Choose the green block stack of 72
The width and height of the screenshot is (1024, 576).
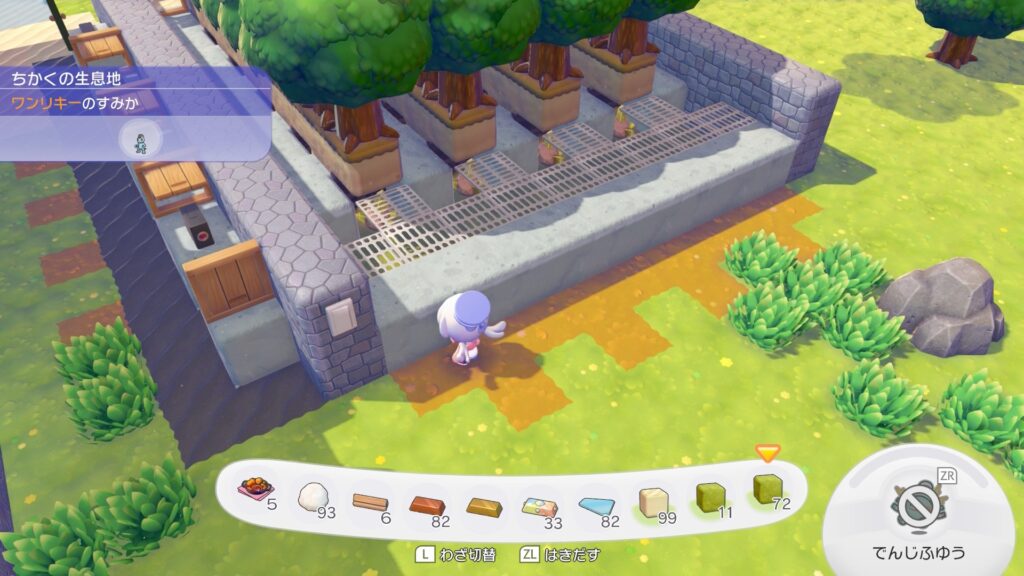click(768, 489)
